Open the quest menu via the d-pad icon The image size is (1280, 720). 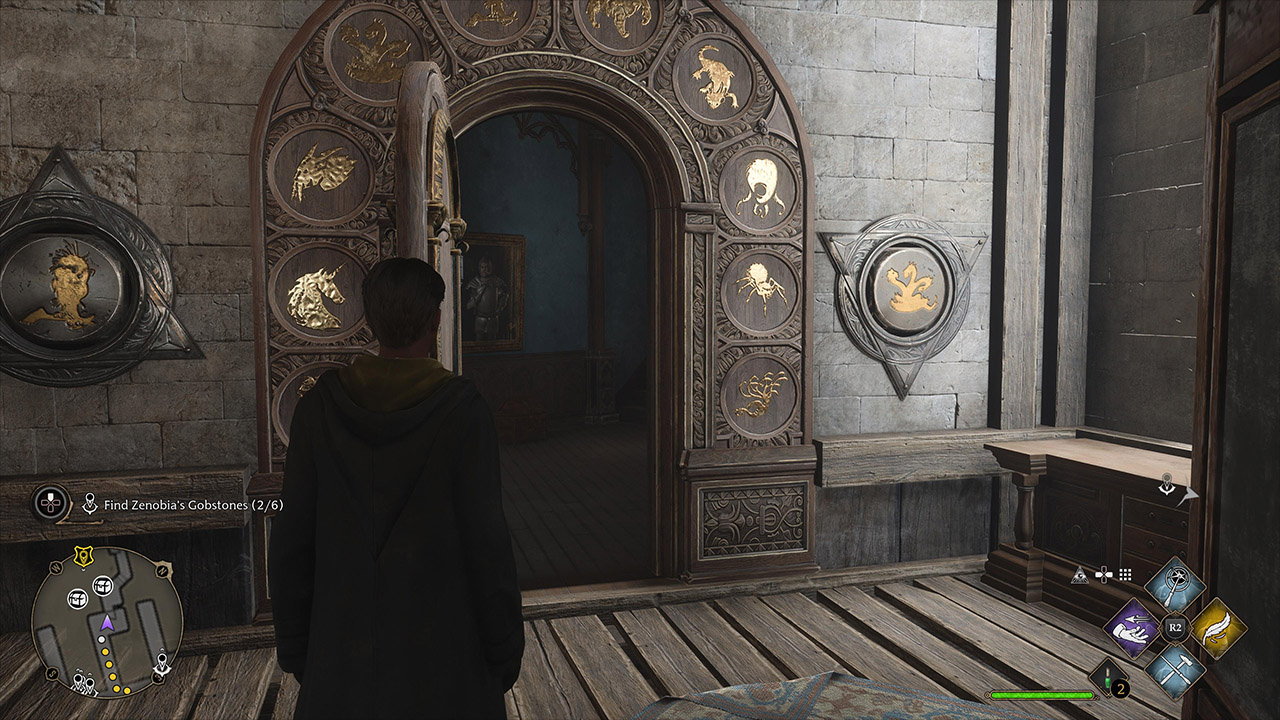click(x=49, y=501)
